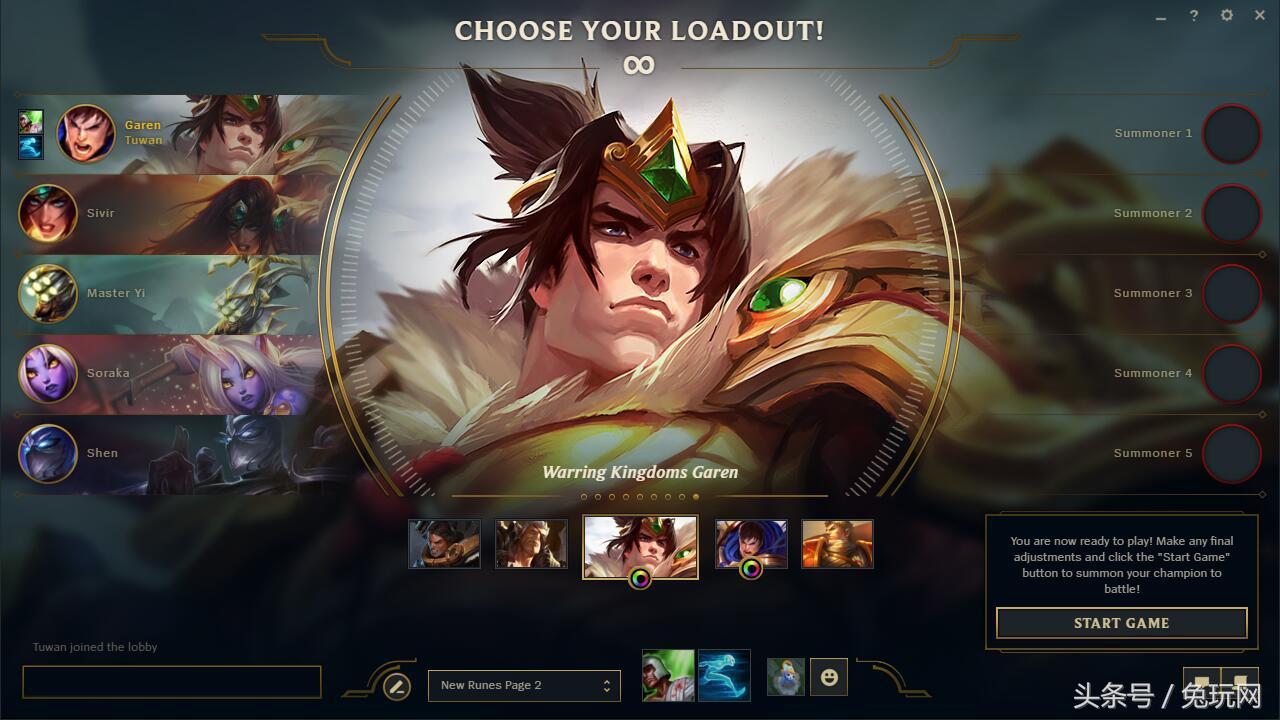Select the dark-armored Garen skin thumbnail
The height and width of the screenshot is (720, 1280).
tap(444, 544)
